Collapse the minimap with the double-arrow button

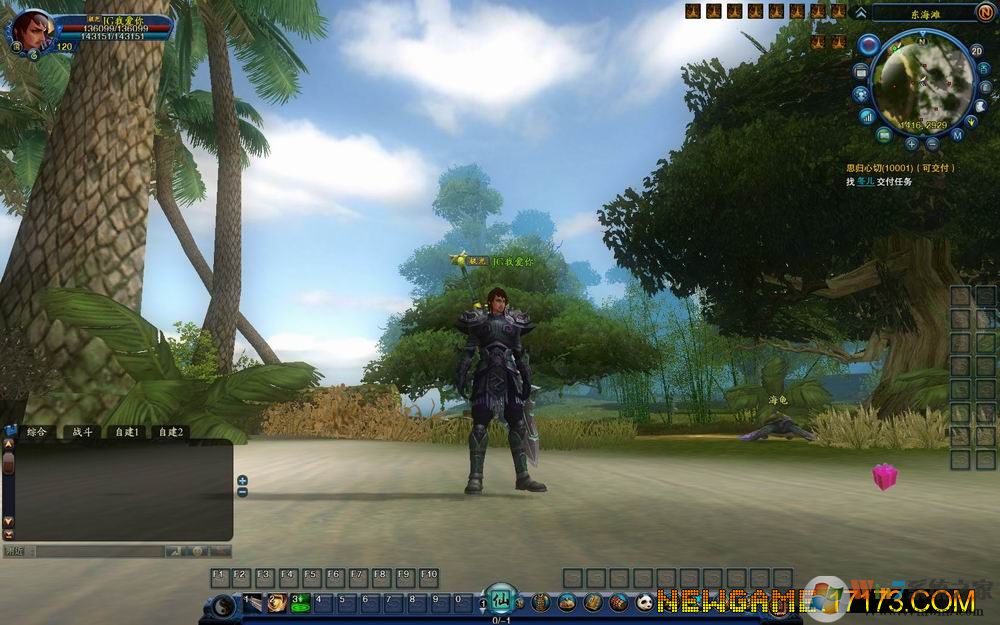click(x=860, y=12)
